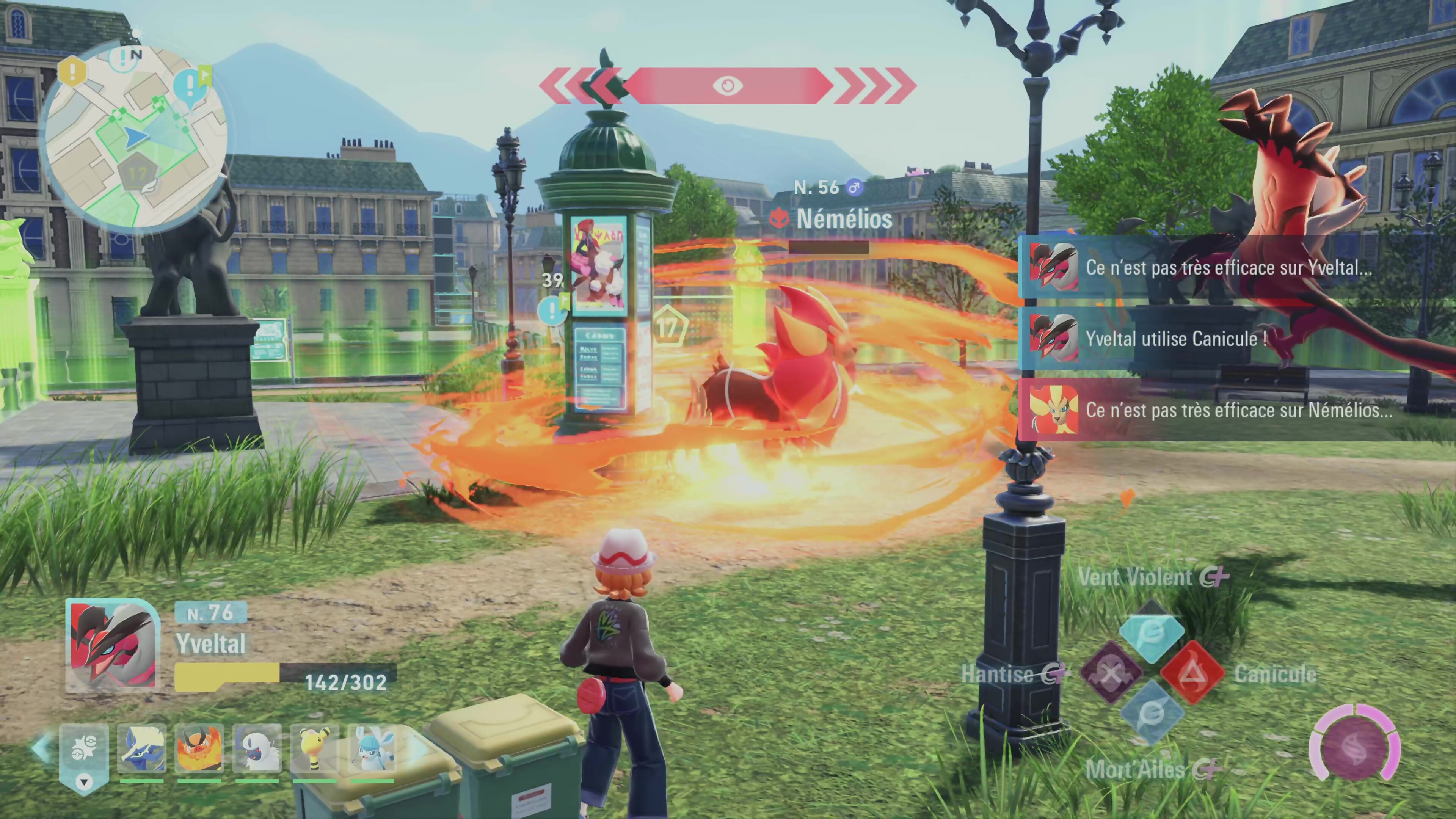Choose Absol from the party bar
Viewport: 1456px width, 819px height.
click(257, 749)
